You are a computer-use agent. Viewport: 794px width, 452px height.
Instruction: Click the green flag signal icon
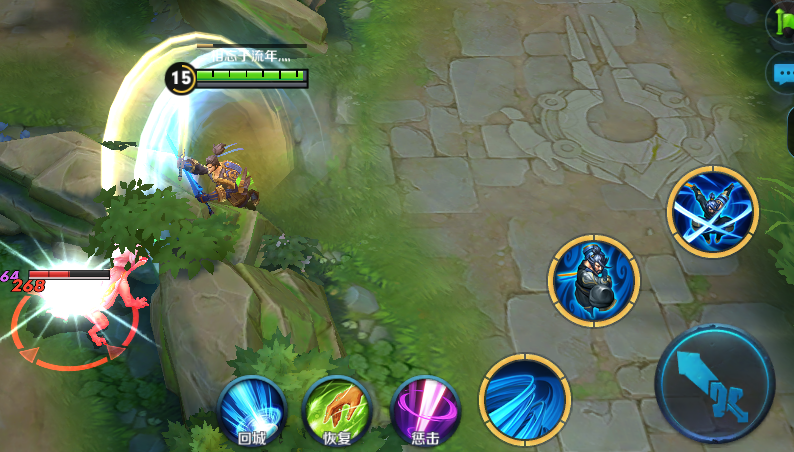(782, 22)
